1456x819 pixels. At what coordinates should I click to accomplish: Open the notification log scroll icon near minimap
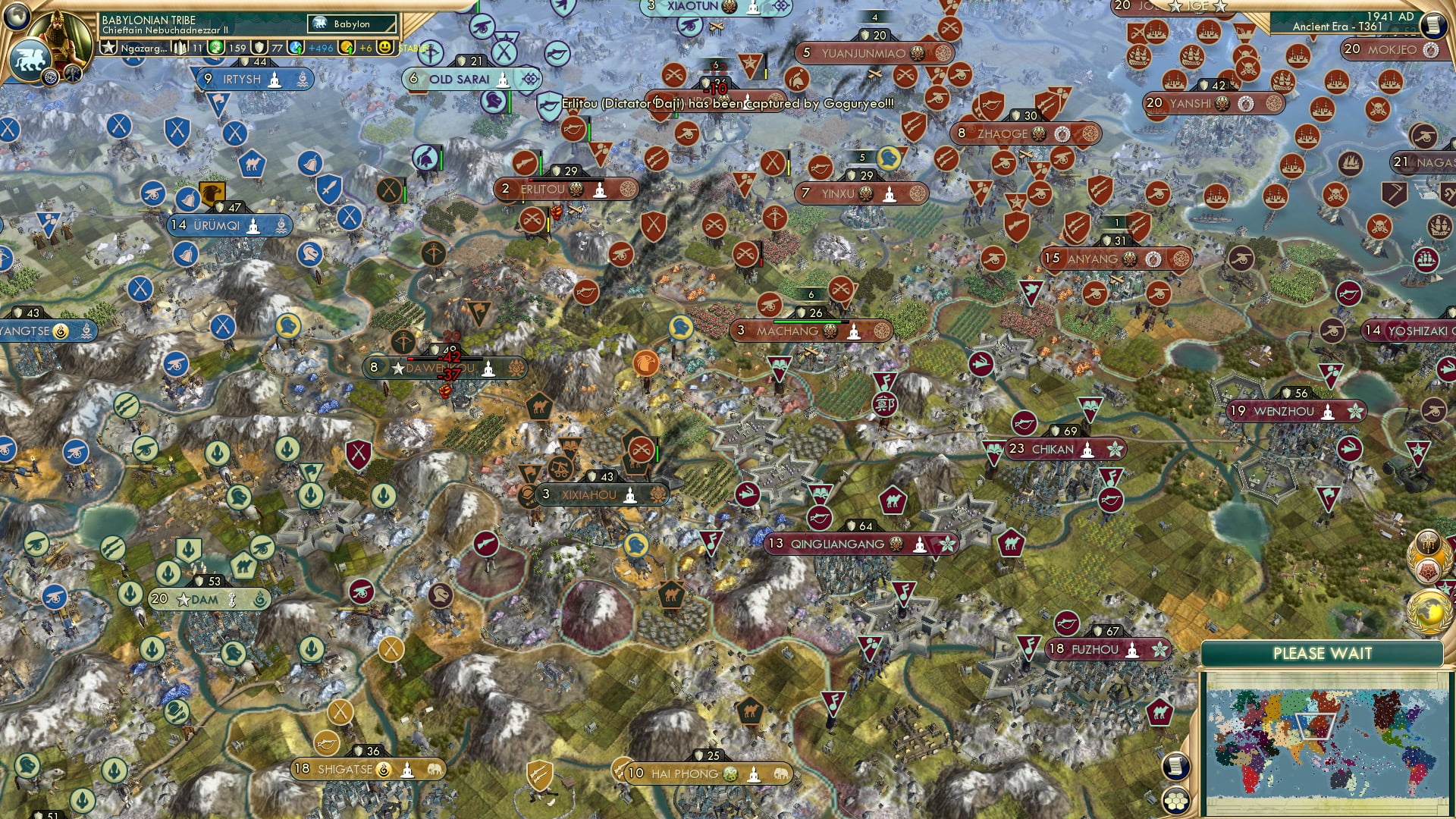pos(1176,766)
